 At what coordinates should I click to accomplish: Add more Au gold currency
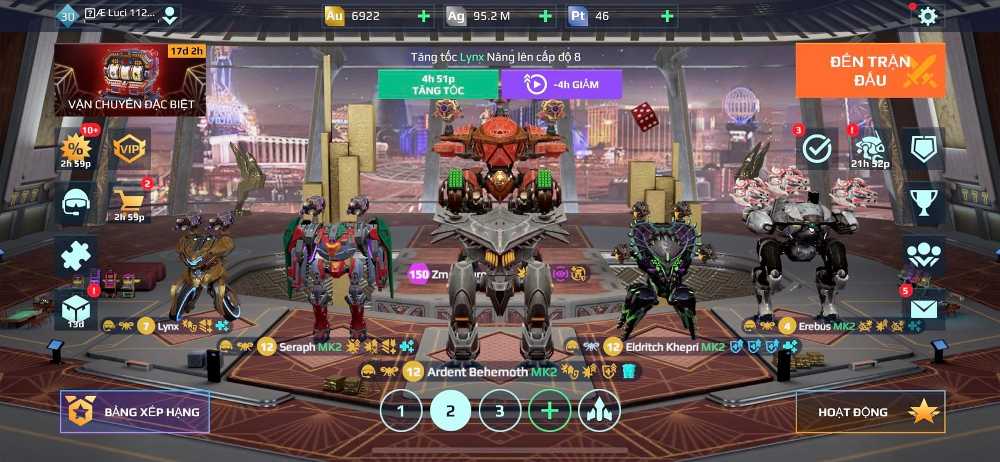click(x=423, y=16)
